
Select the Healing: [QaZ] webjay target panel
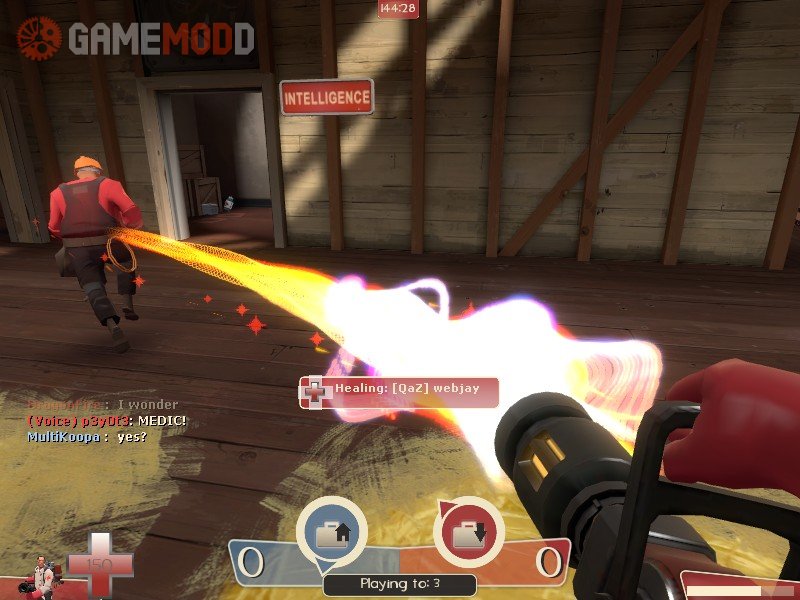[x=398, y=392]
